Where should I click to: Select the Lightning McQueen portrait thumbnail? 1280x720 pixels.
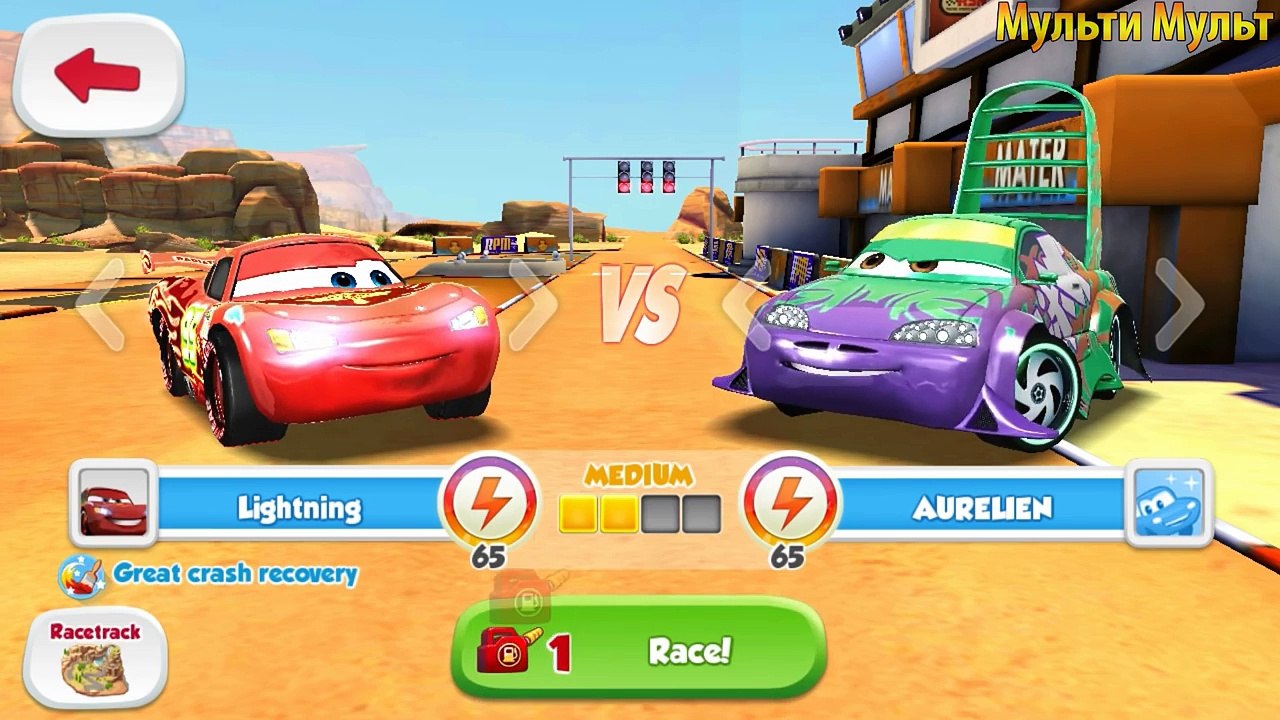[113, 503]
